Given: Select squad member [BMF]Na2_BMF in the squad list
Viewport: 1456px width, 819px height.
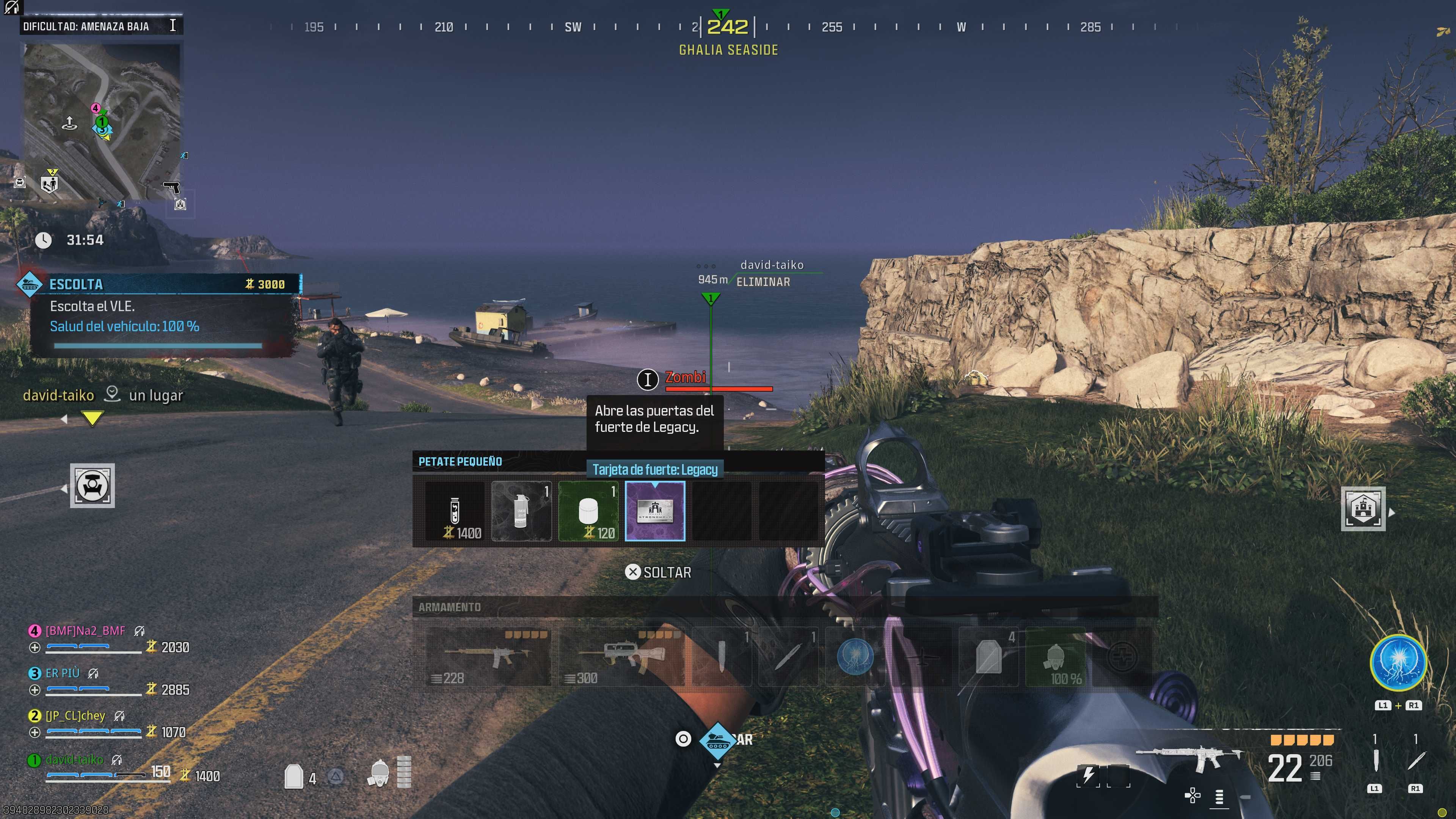Looking at the screenshot, I should [x=85, y=631].
